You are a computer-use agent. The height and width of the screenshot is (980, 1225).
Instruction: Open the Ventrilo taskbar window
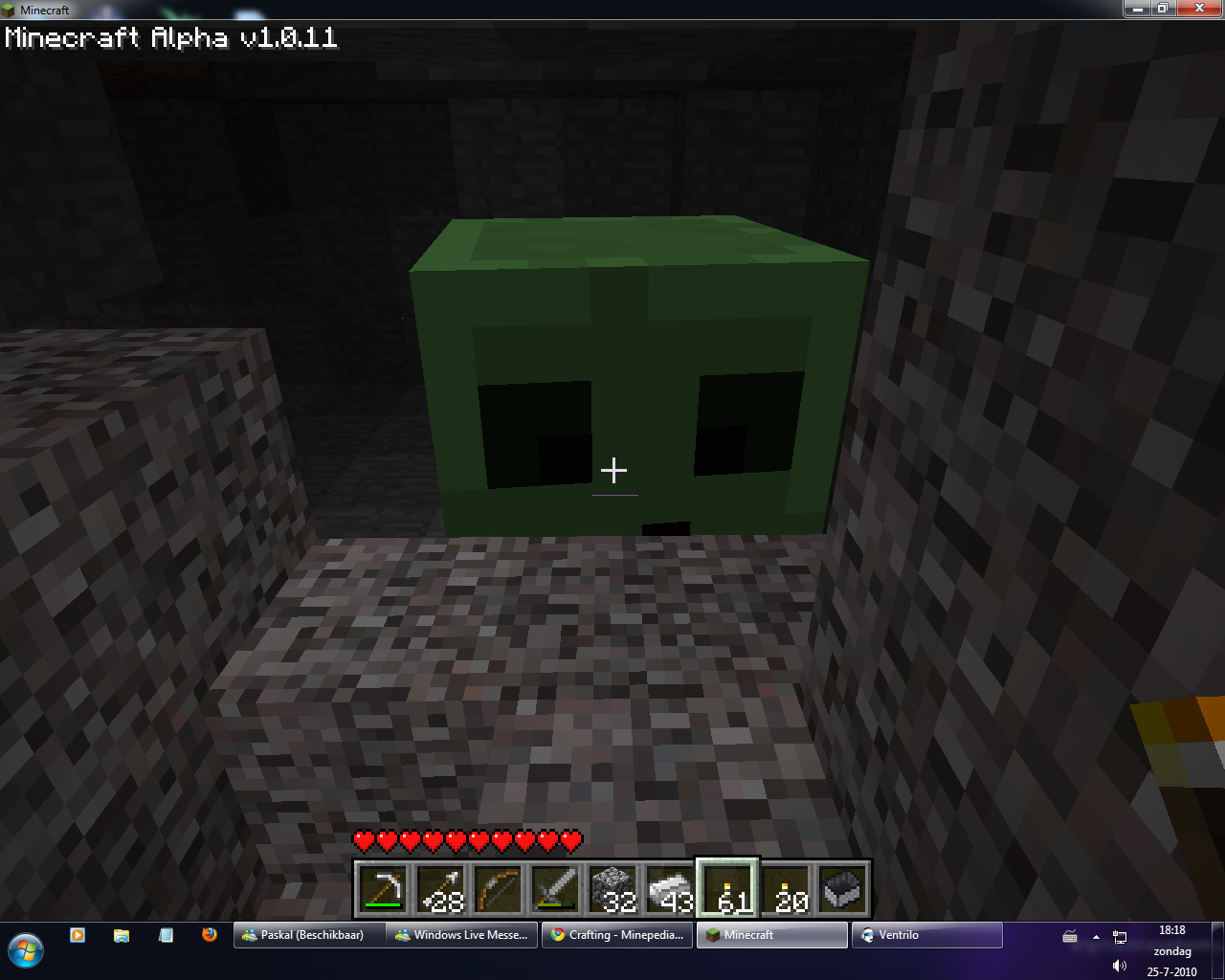click(925, 935)
